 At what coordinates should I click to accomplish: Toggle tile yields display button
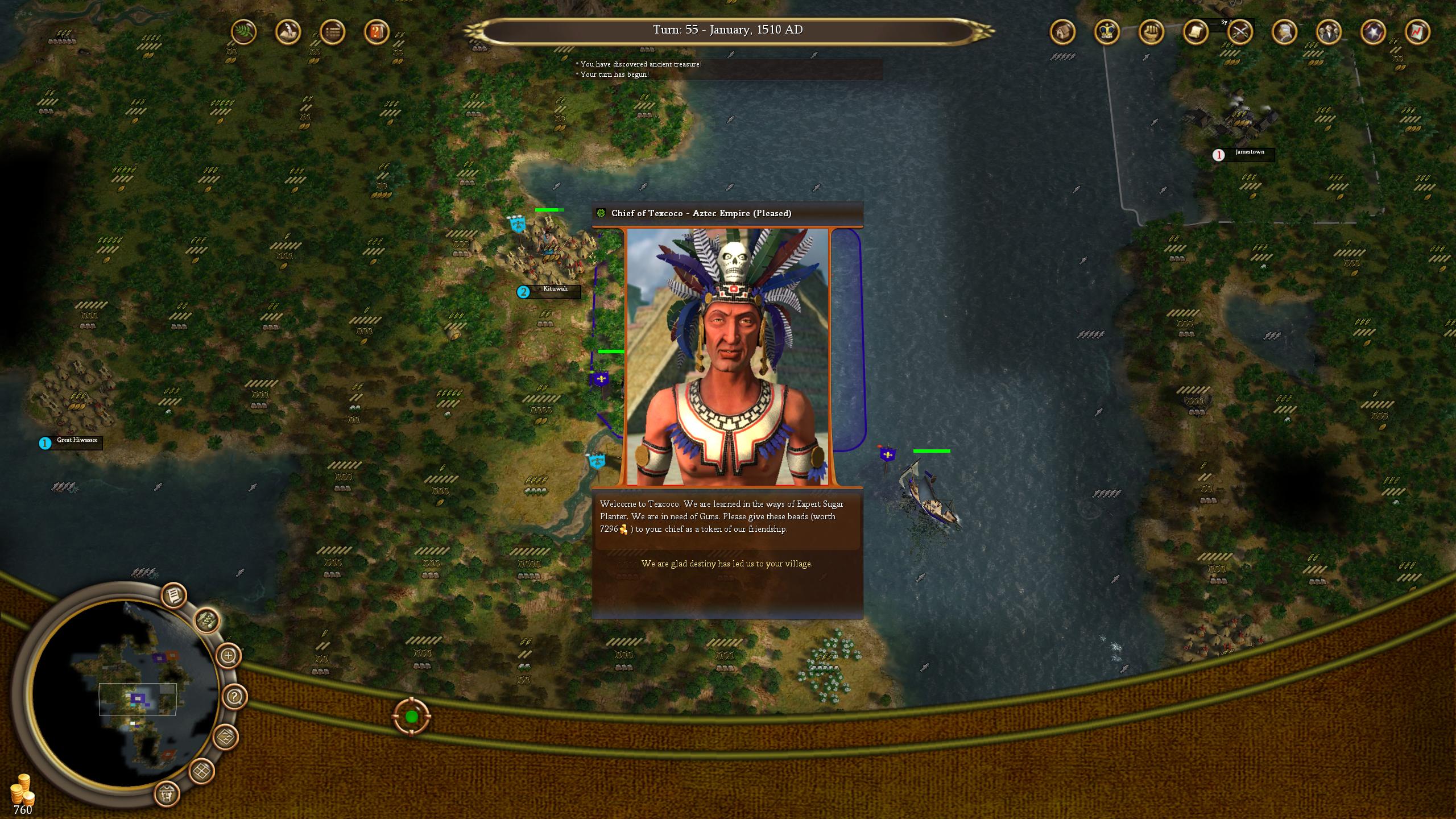(227, 738)
